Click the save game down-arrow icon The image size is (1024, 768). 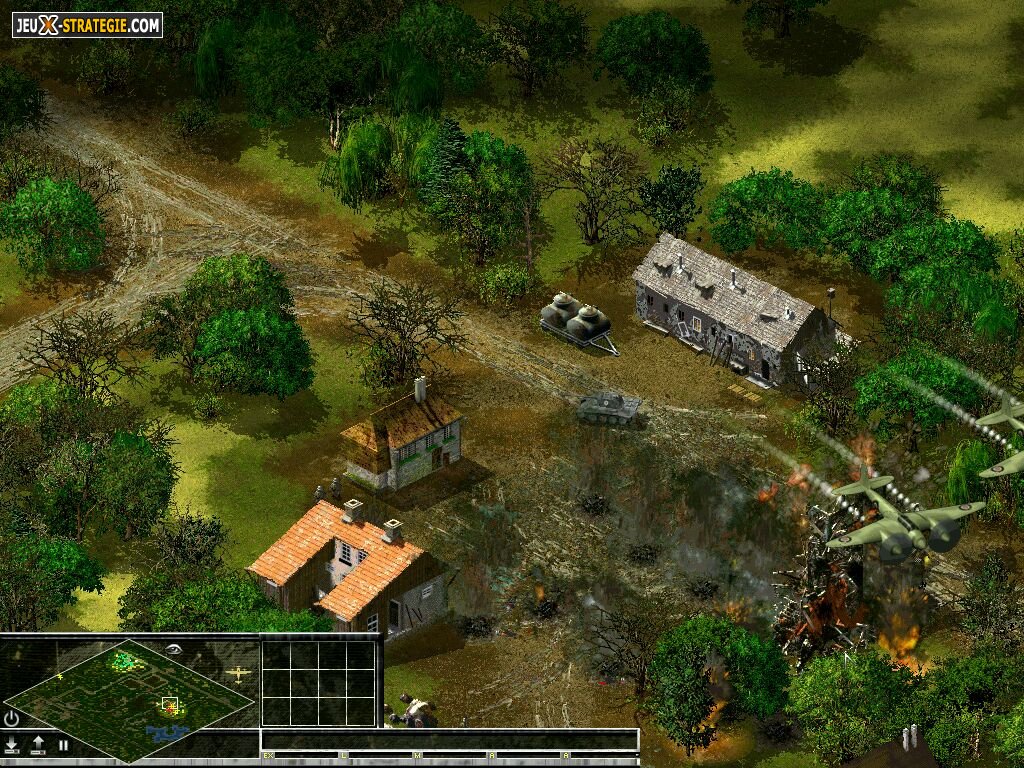12,744
